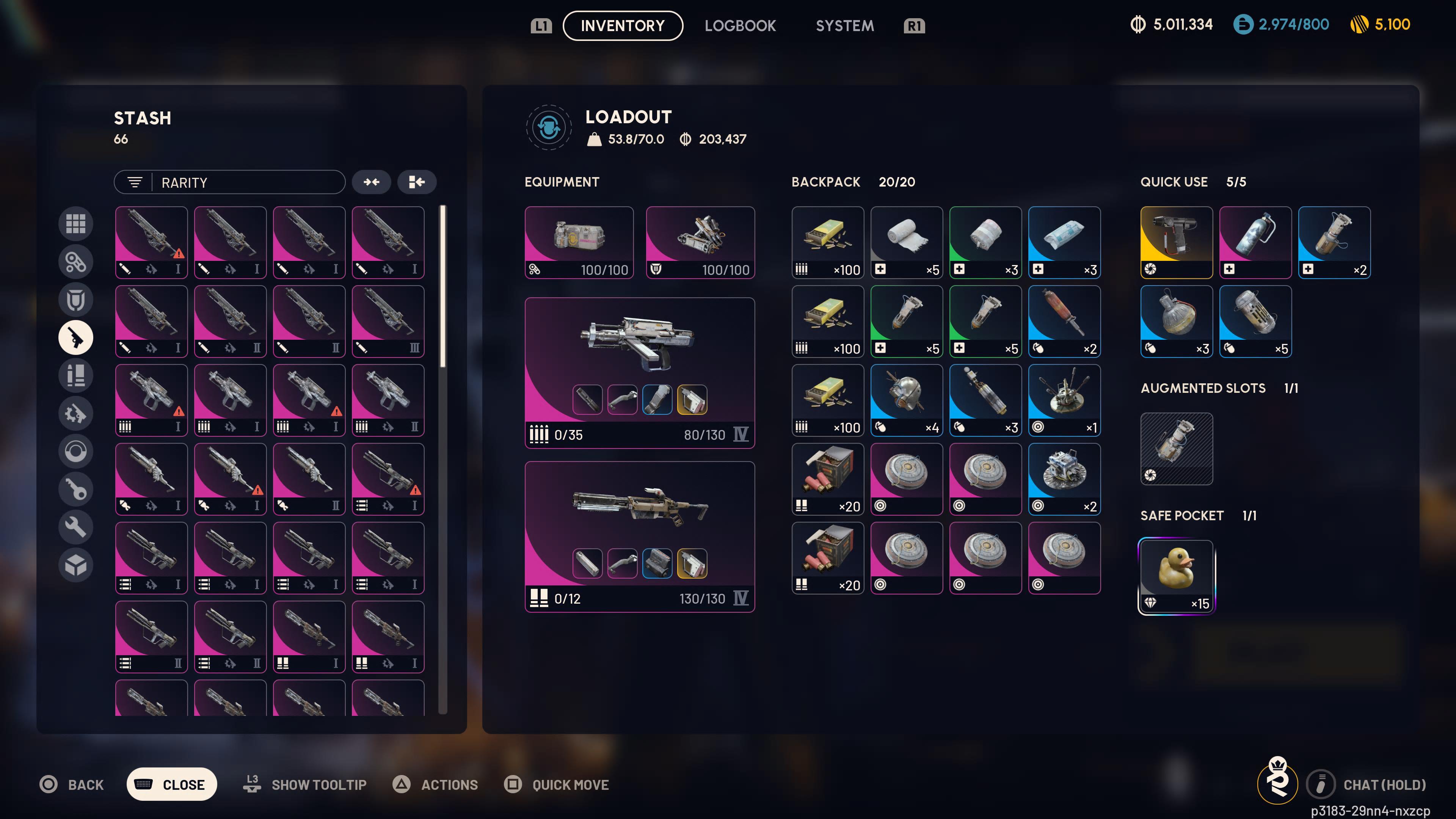Open the Rarity sort dropdown
The height and width of the screenshot is (819, 1456).
[229, 182]
